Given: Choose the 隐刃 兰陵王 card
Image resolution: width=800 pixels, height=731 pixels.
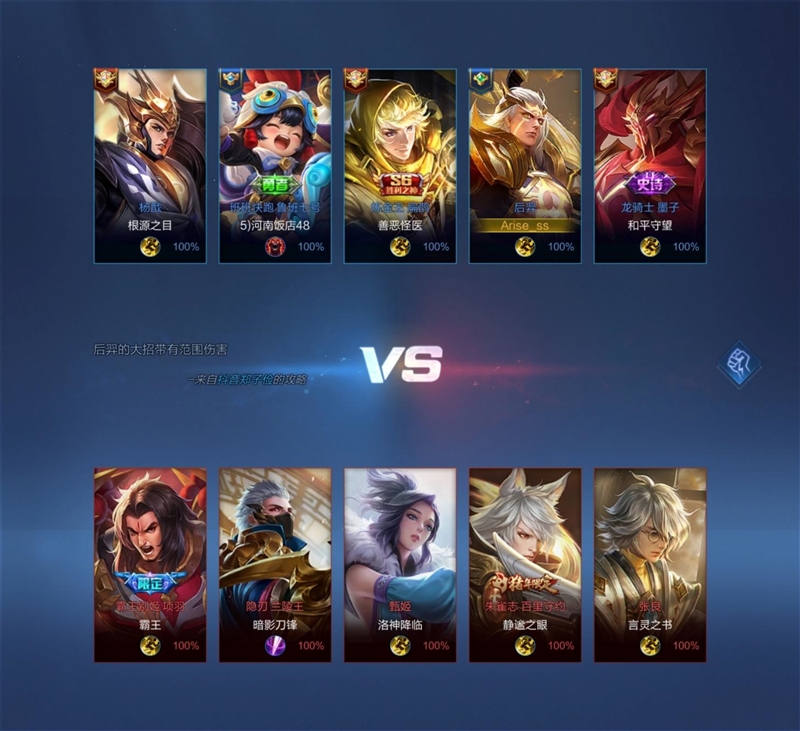Looking at the screenshot, I should click(275, 564).
